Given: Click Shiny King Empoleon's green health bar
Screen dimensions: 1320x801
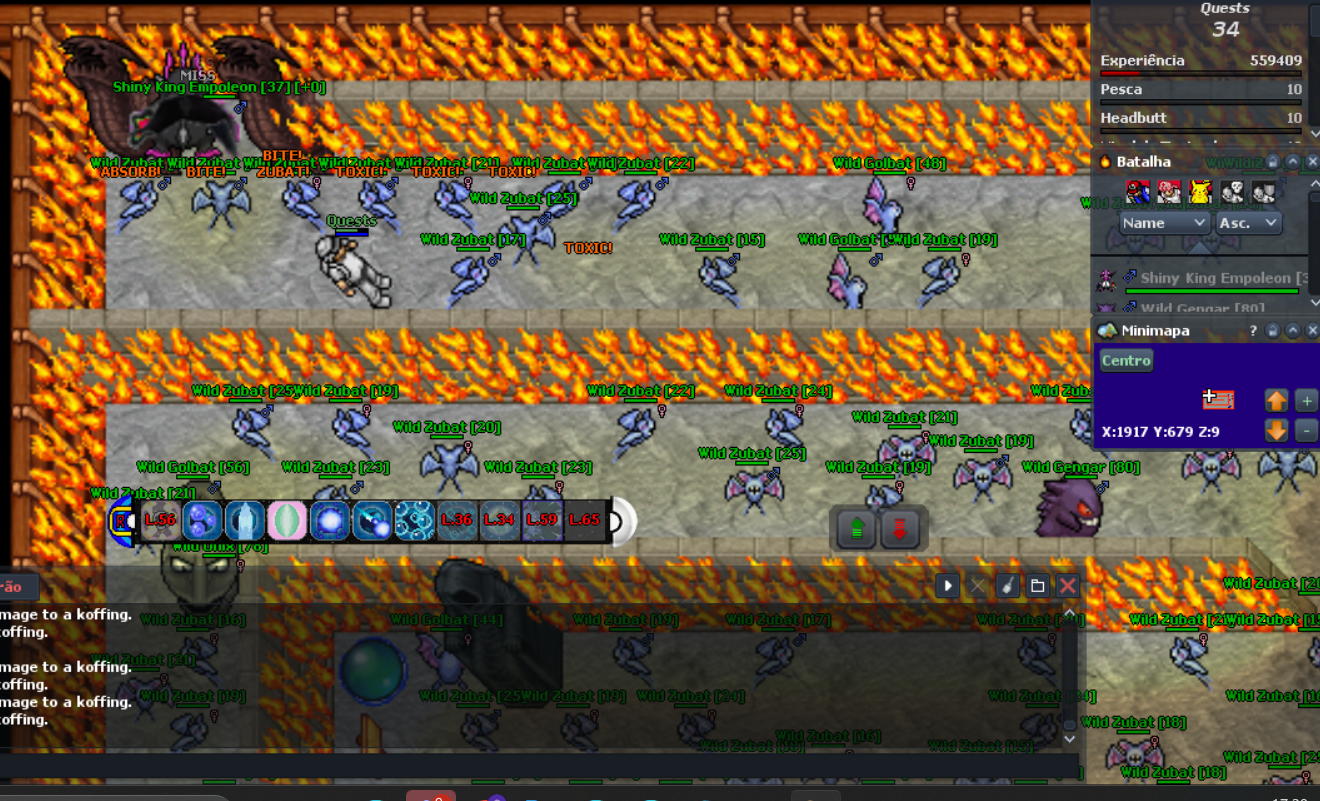Looking at the screenshot, I should click(x=1212, y=290).
